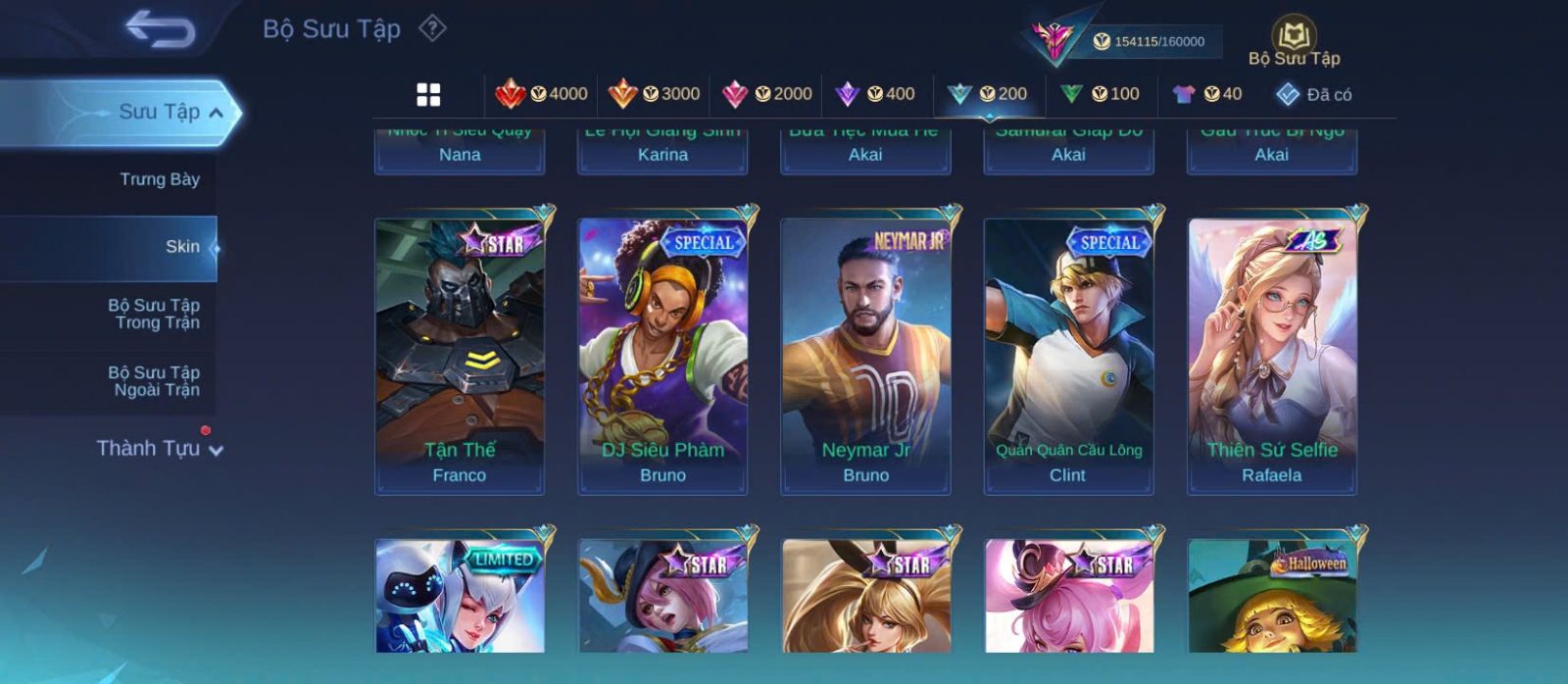Open the collection help question mark

pyautogui.click(x=432, y=28)
